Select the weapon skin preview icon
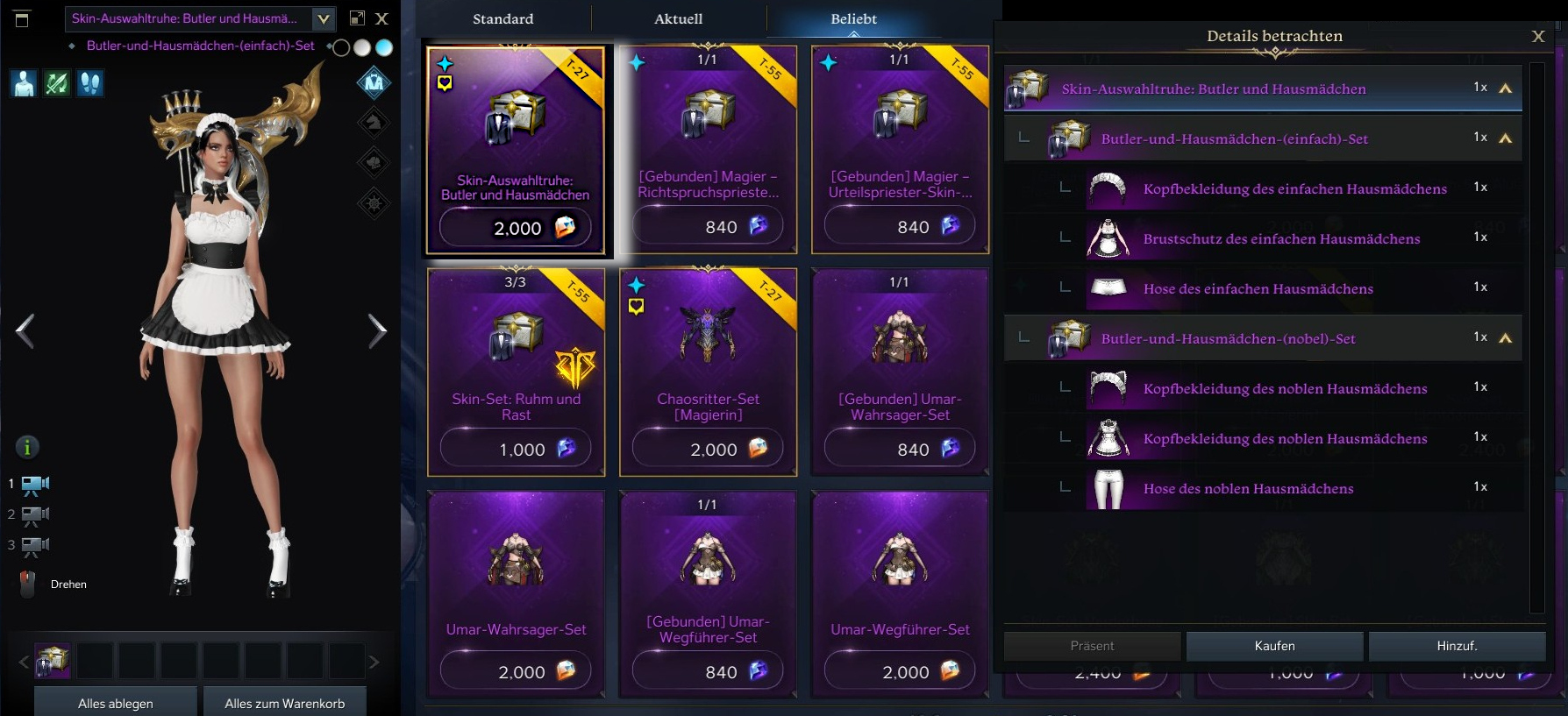The height and width of the screenshot is (716, 1568). pyautogui.click(x=56, y=83)
